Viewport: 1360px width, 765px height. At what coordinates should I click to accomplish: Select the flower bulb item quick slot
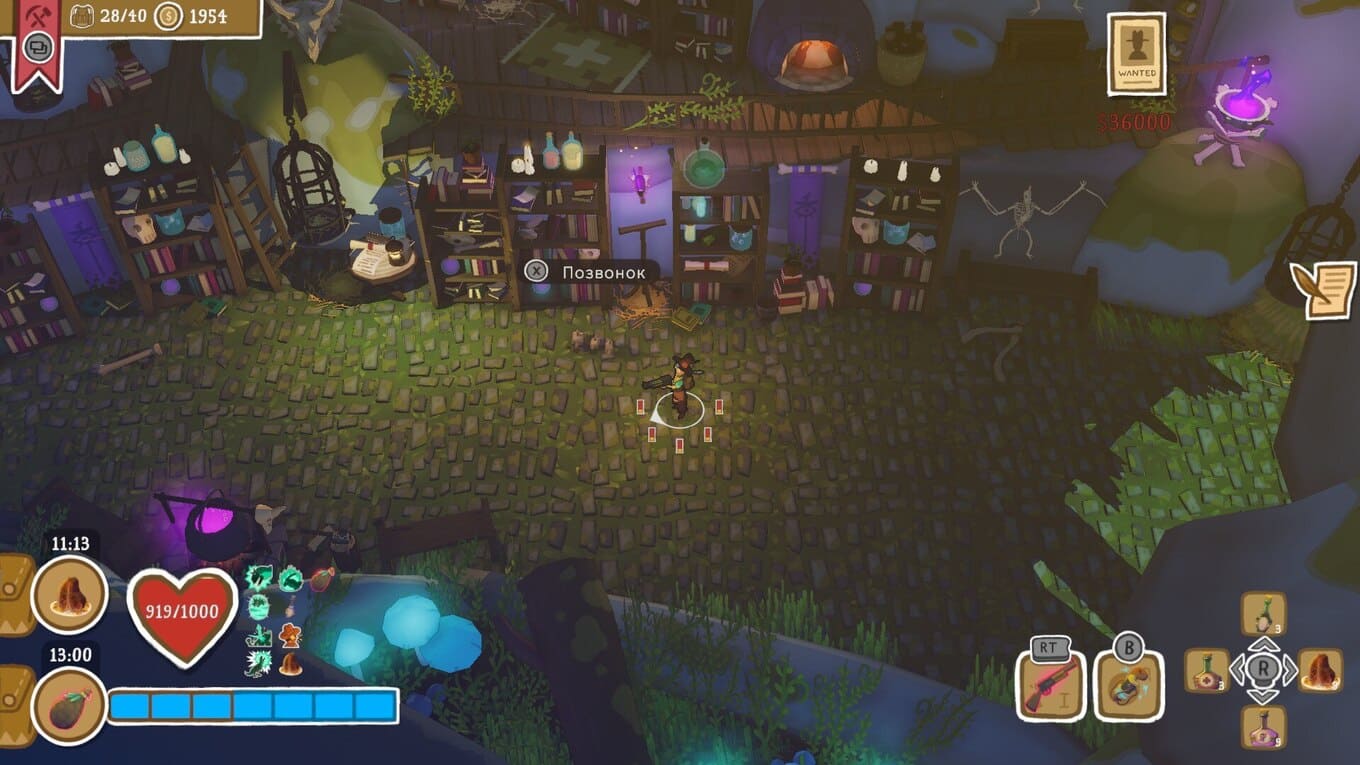pyautogui.click(x=1264, y=613)
